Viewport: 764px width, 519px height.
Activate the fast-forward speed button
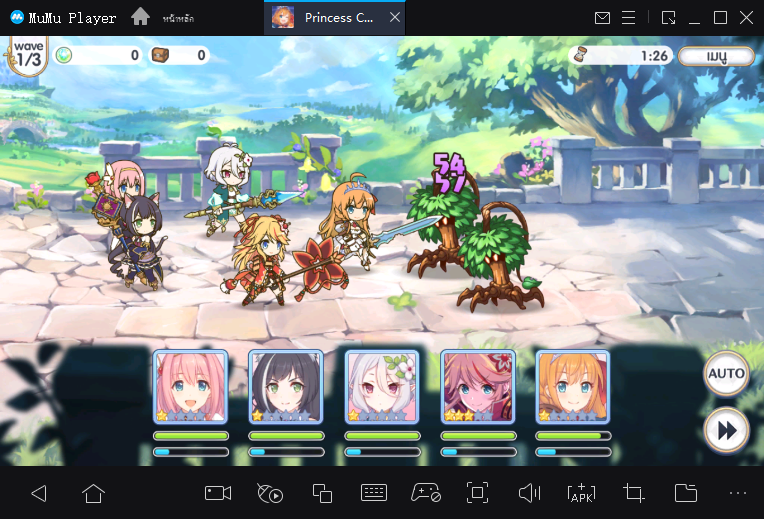pyautogui.click(x=726, y=430)
